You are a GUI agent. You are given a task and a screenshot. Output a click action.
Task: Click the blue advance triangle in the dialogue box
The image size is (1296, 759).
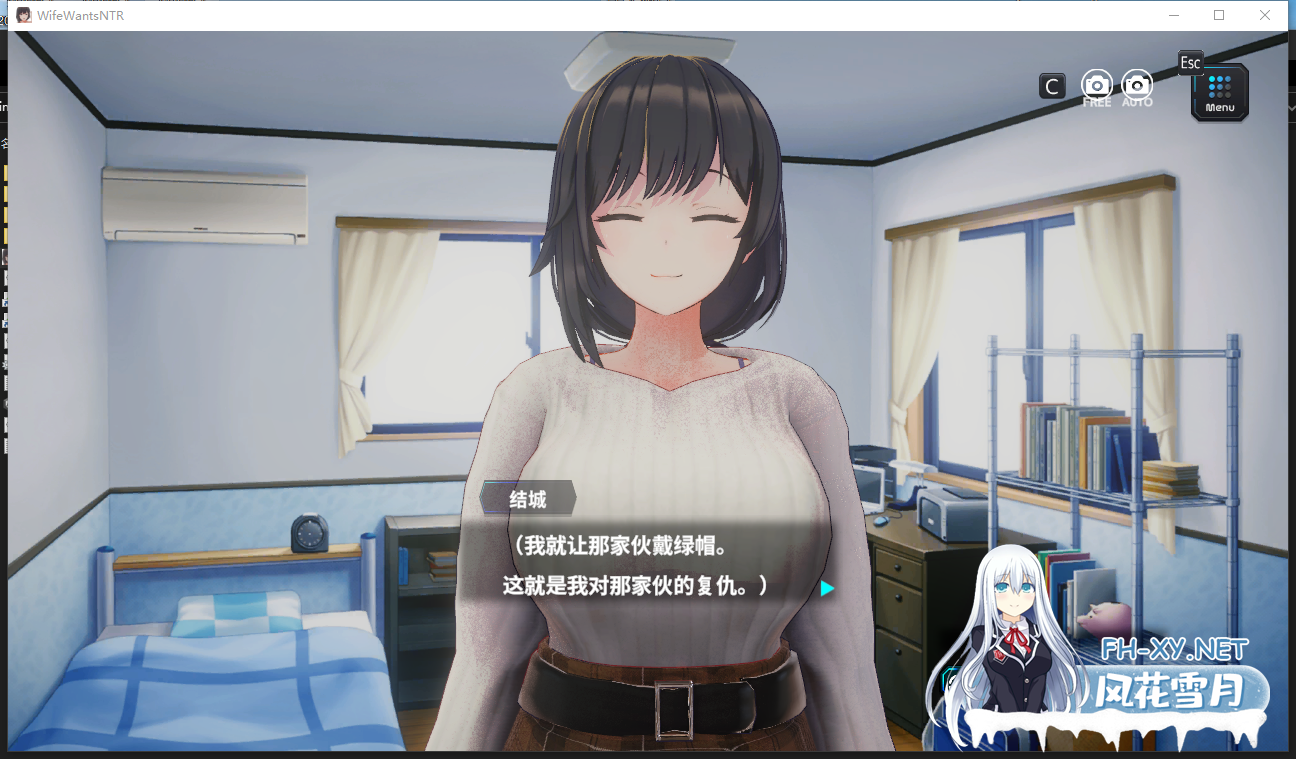coord(826,589)
